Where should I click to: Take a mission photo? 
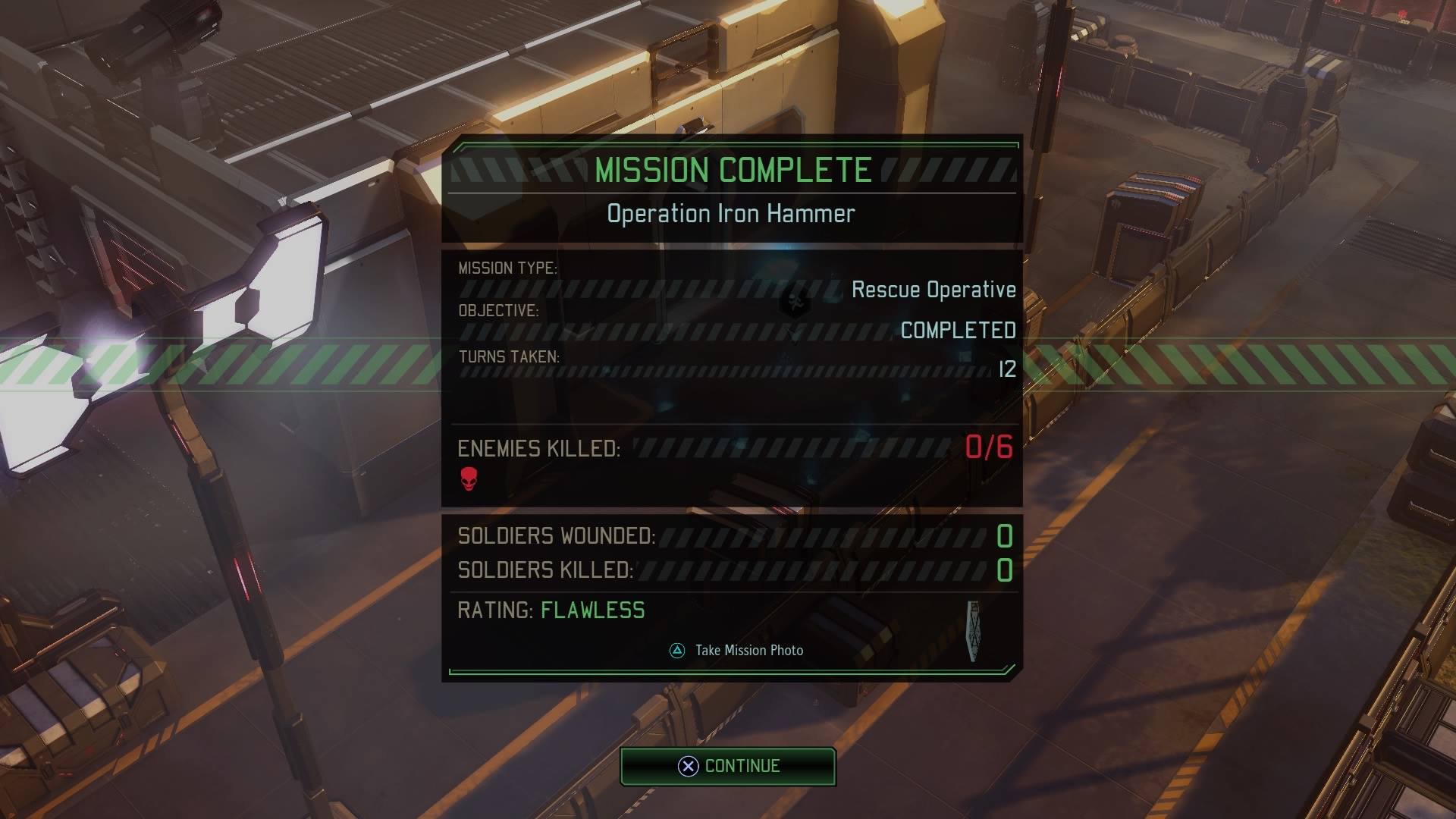[736, 651]
